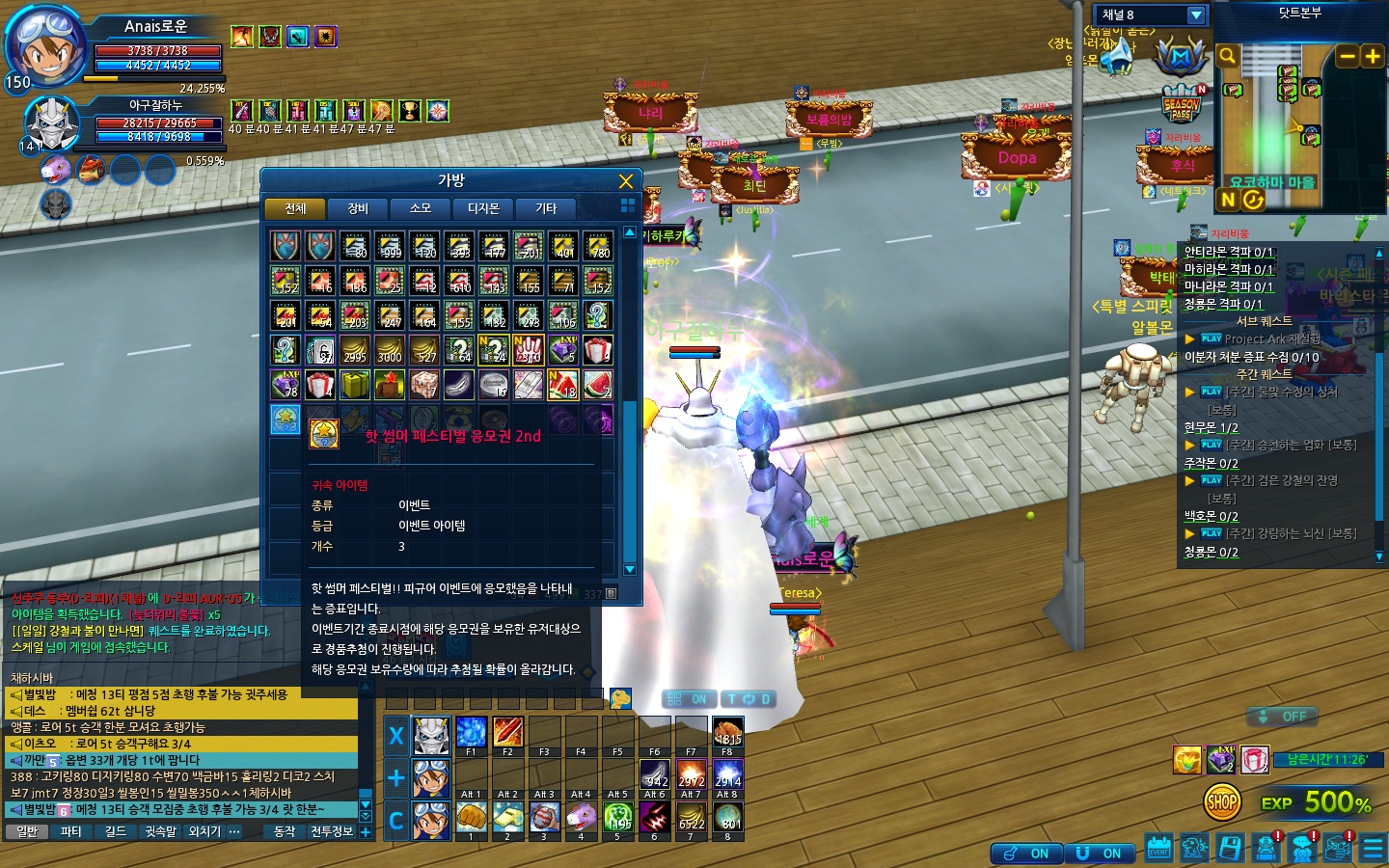The image size is (1389, 868).
Task: Show the 기타 inventory tab
Action: [546, 208]
